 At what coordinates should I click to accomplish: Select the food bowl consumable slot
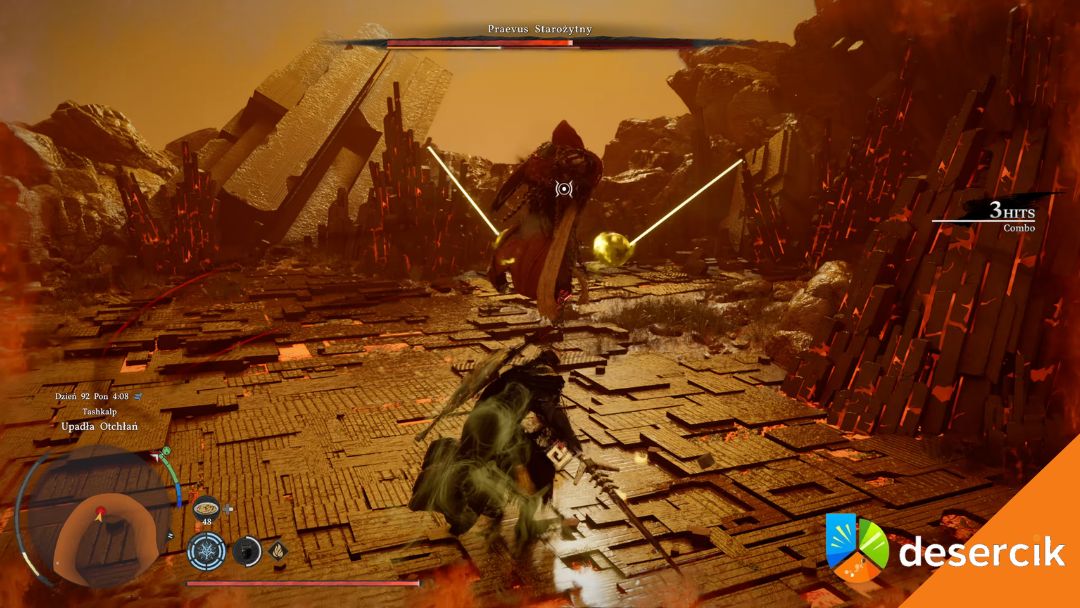point(206,507)
